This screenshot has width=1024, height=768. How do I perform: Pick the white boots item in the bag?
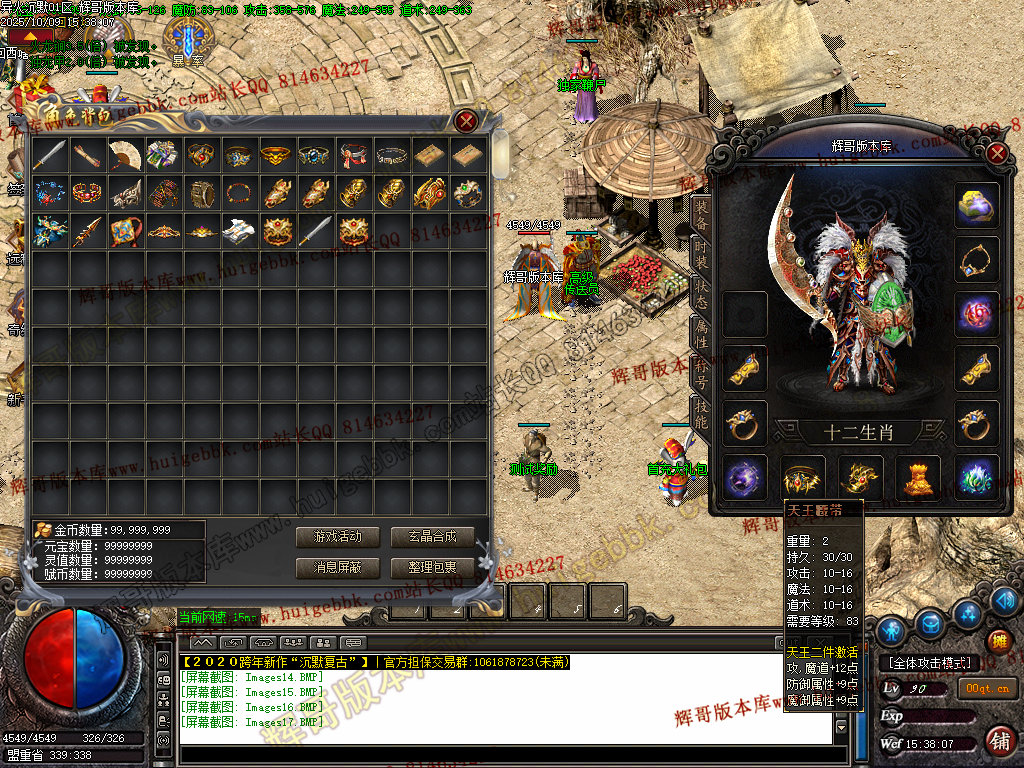[239, 231]
